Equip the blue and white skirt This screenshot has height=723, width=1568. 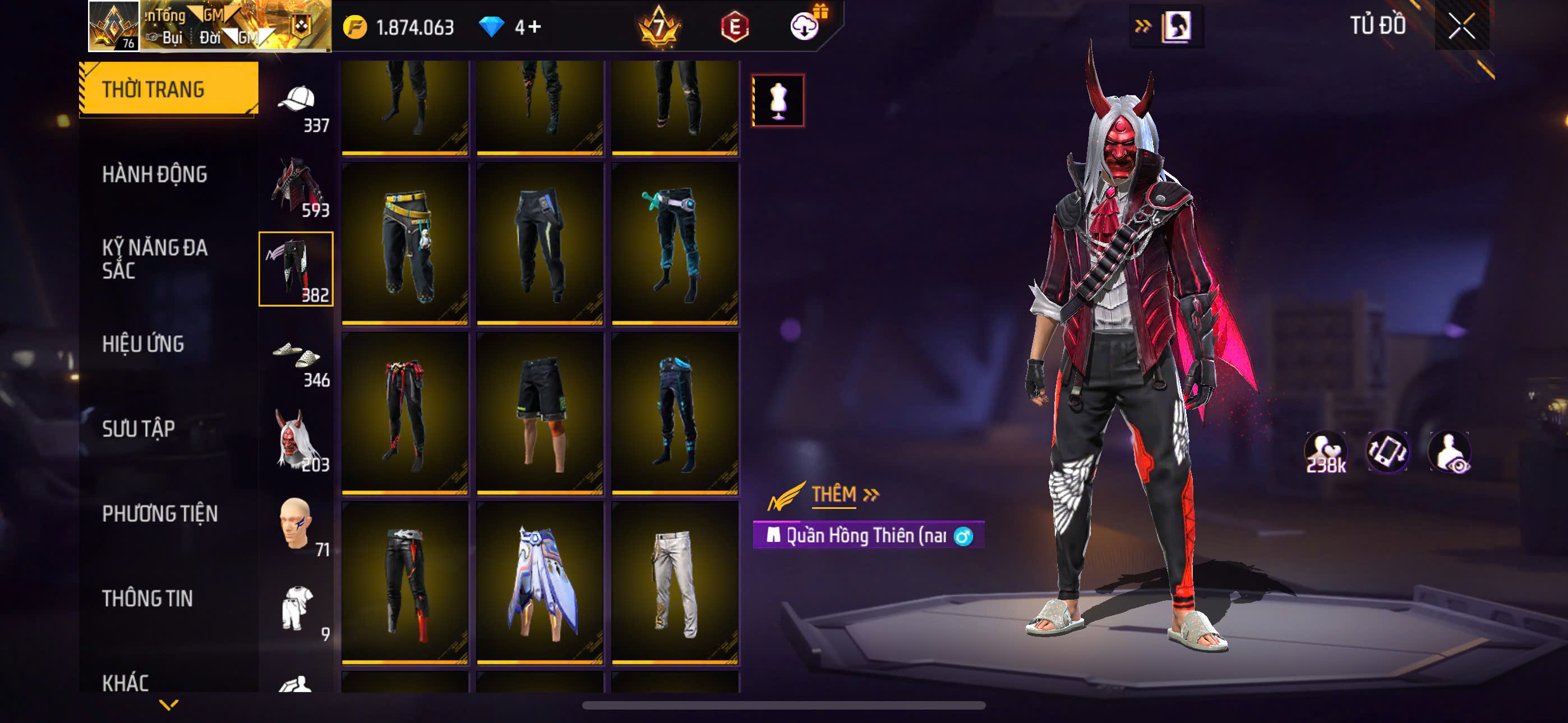coord(541,583)
